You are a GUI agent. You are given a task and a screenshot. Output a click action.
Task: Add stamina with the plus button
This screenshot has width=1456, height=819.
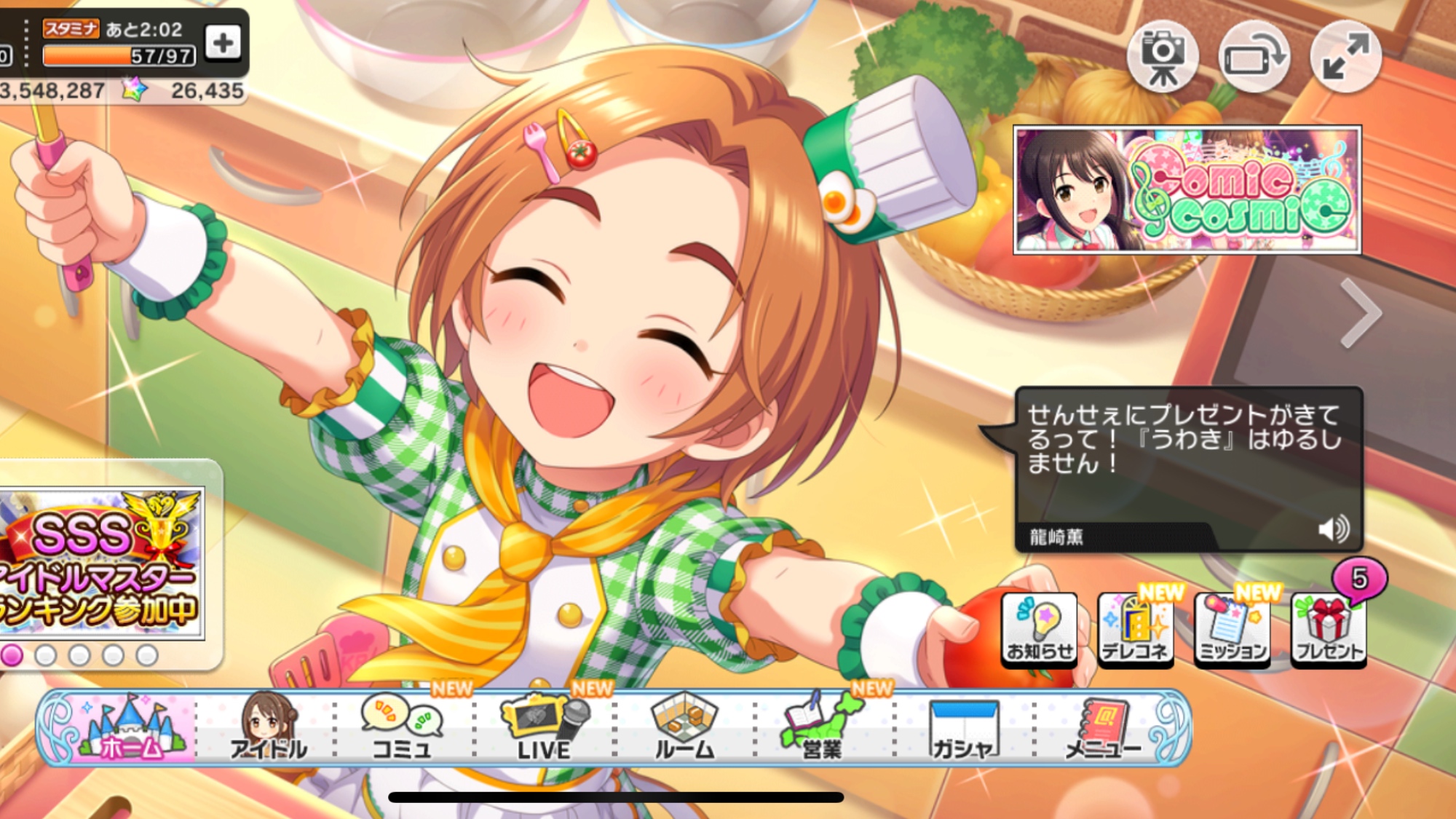[x=223, y=43]
